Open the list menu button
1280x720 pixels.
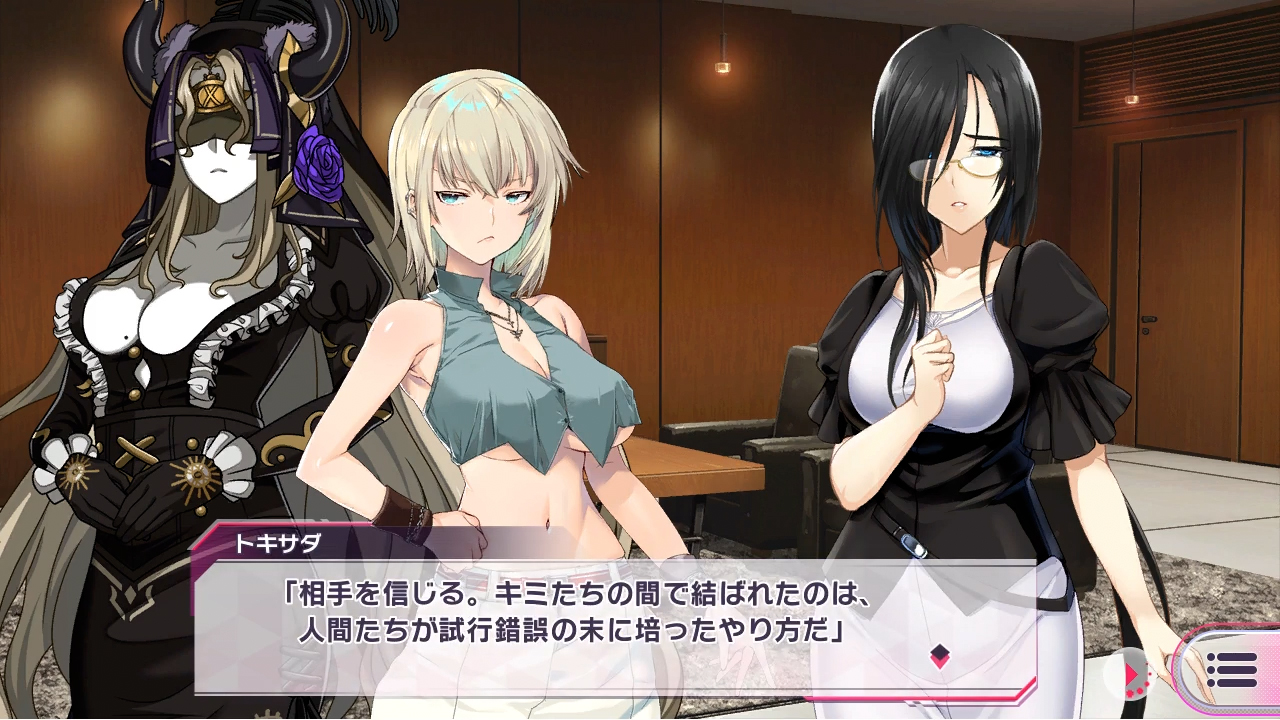point(1231,669)
